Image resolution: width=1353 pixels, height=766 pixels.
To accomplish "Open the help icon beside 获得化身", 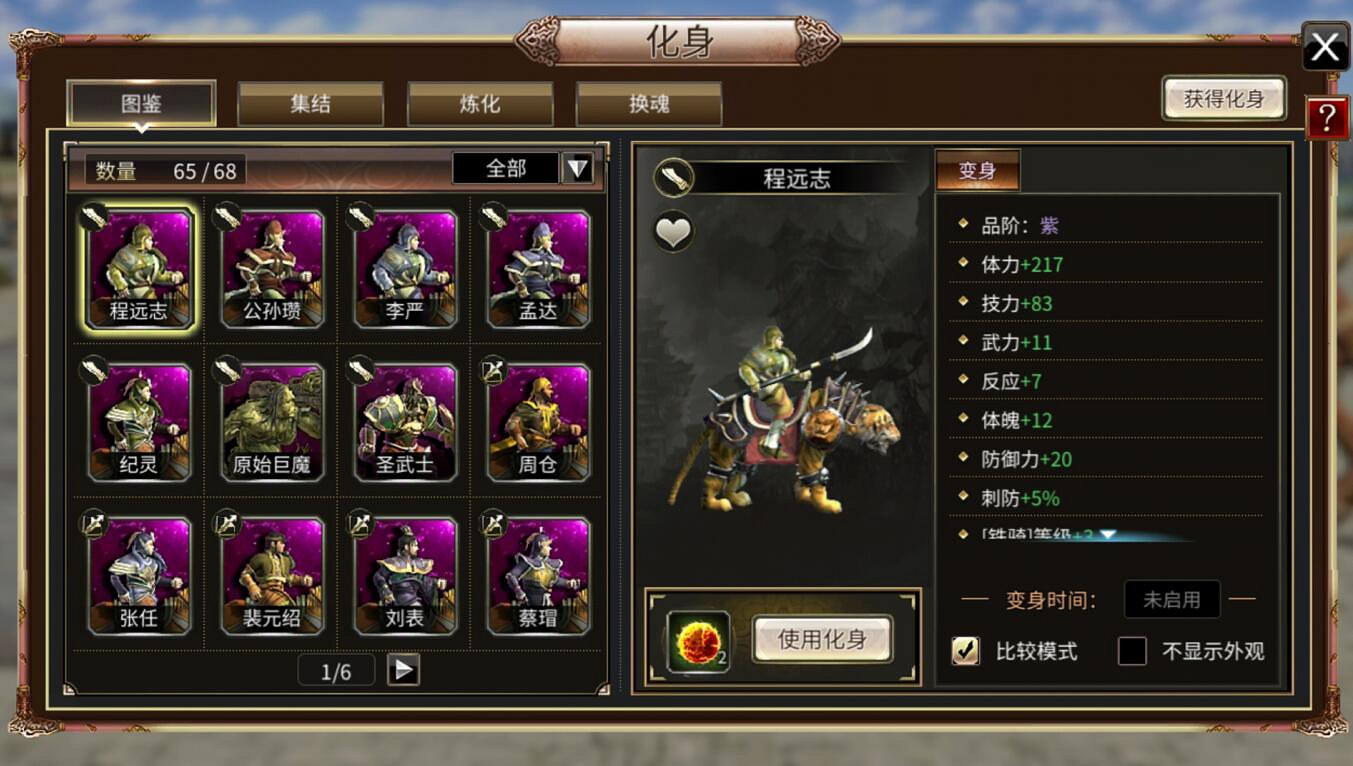I will click(1328, 117).
